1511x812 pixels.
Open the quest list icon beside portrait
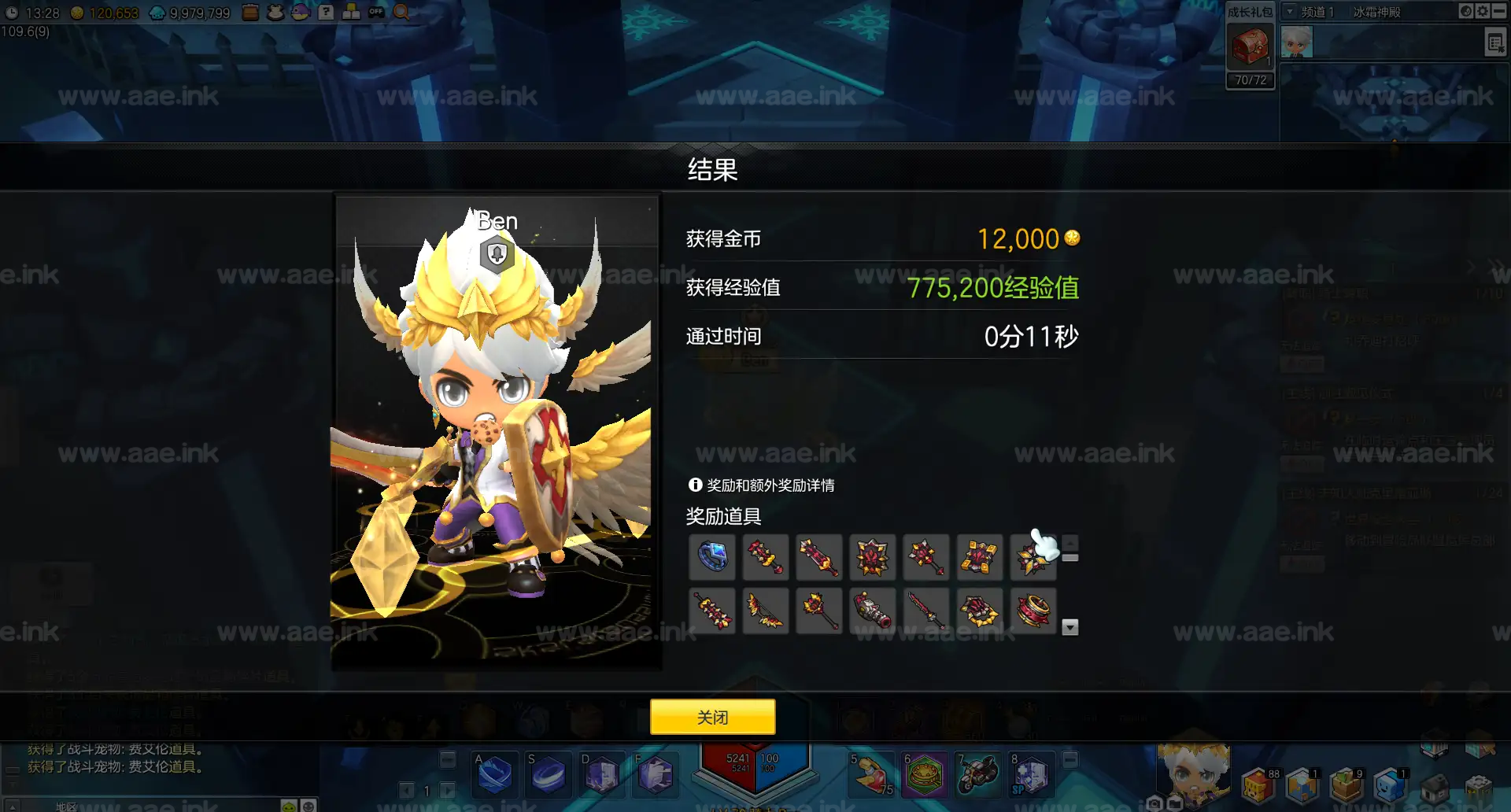click(x=1495, y=42)
